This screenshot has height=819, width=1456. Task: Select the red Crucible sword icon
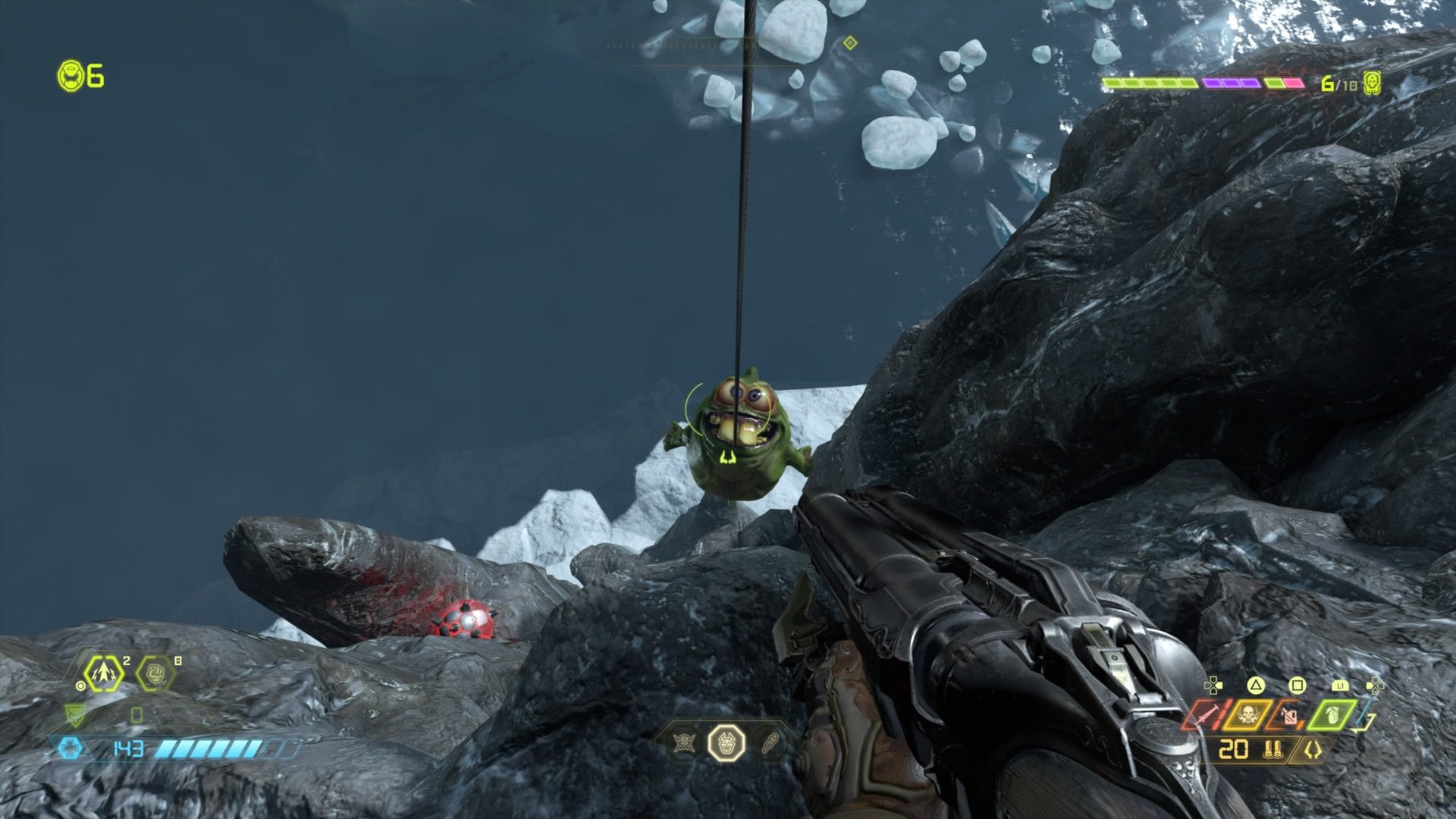1202,715
